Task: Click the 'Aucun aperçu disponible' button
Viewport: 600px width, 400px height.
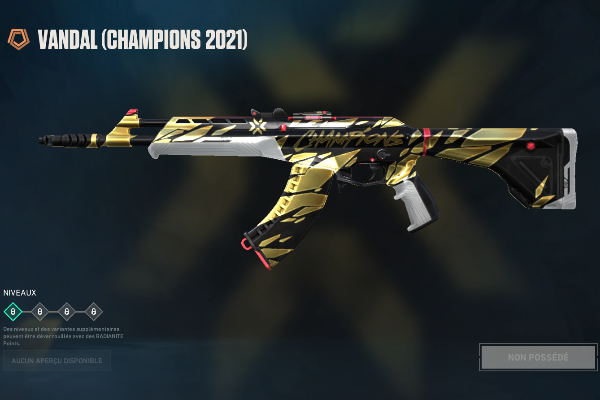Action: coord(57,360)
